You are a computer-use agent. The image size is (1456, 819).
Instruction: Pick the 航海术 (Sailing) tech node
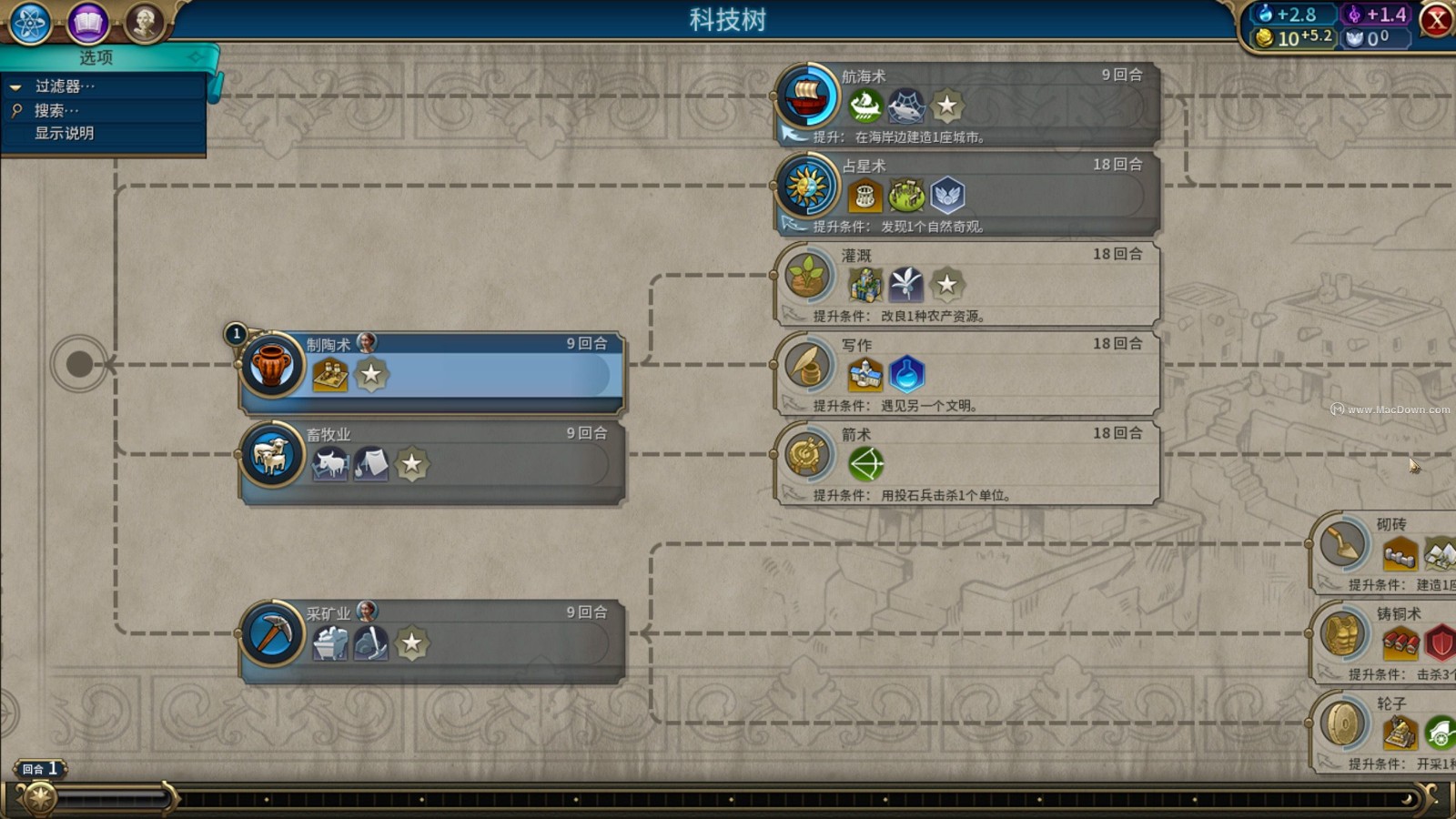point(969,104)
